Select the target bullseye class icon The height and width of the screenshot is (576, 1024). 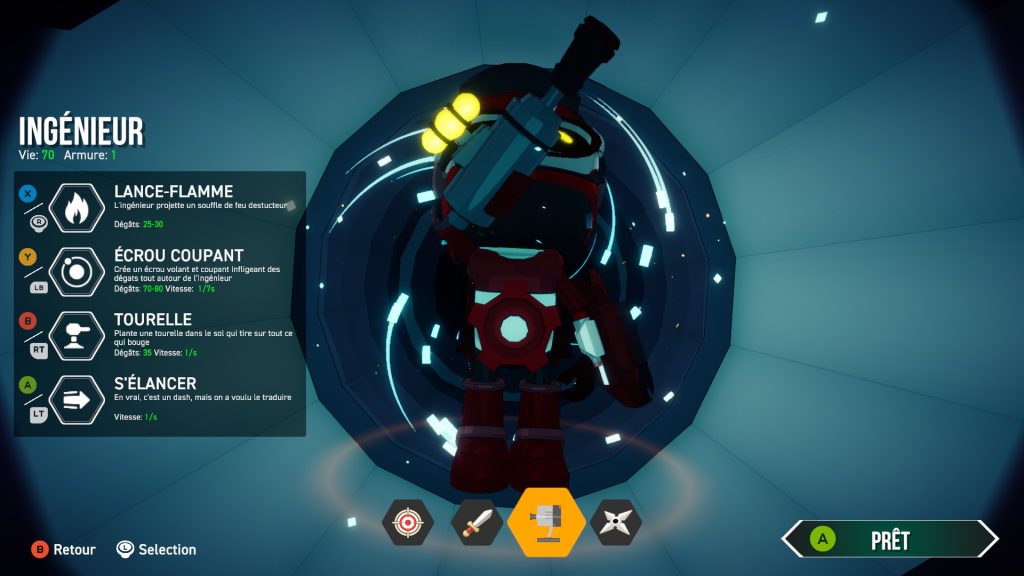[407, 522]
